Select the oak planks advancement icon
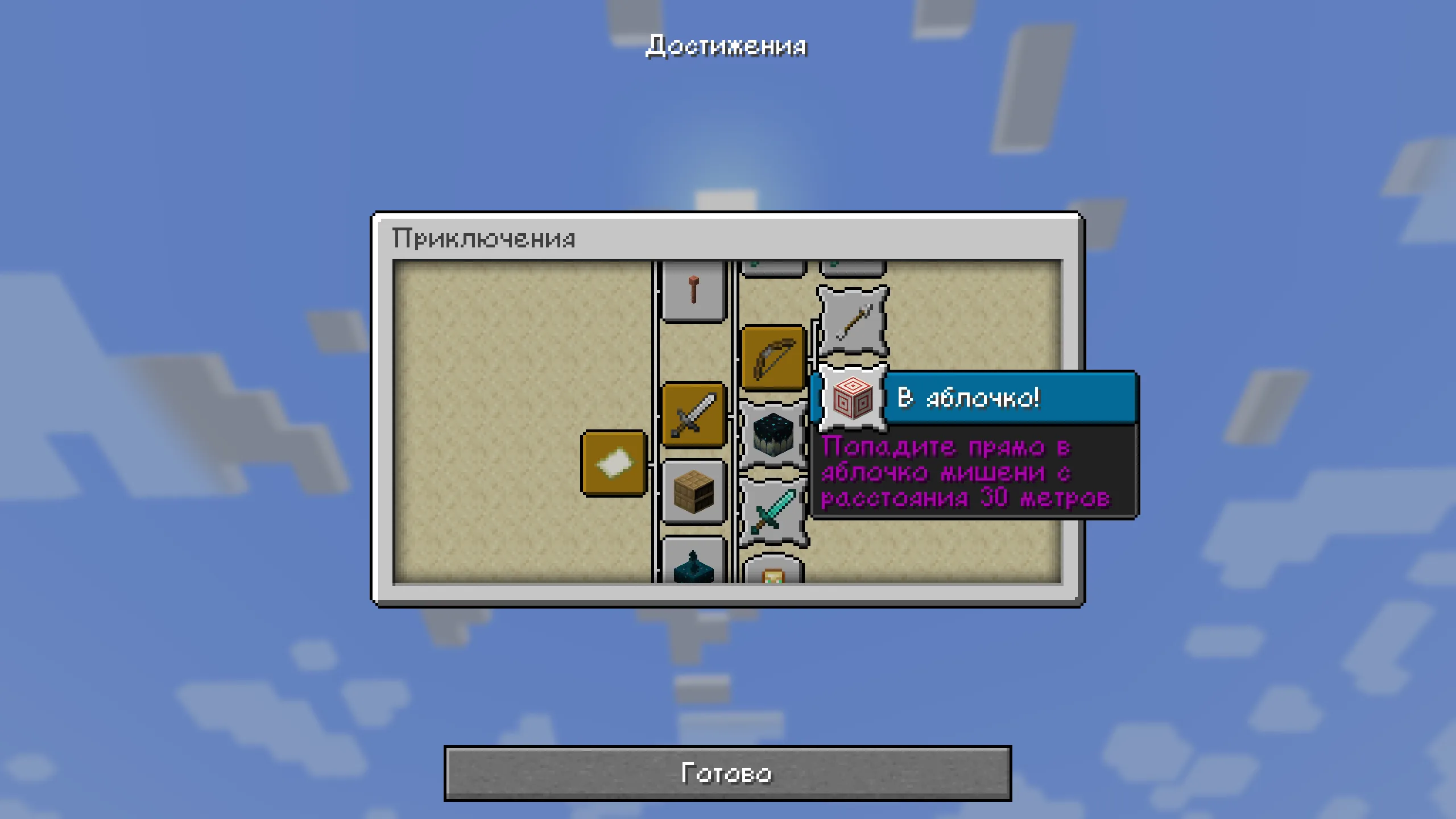The height and width of the screenshot is (819, 1456). (693, 493)
